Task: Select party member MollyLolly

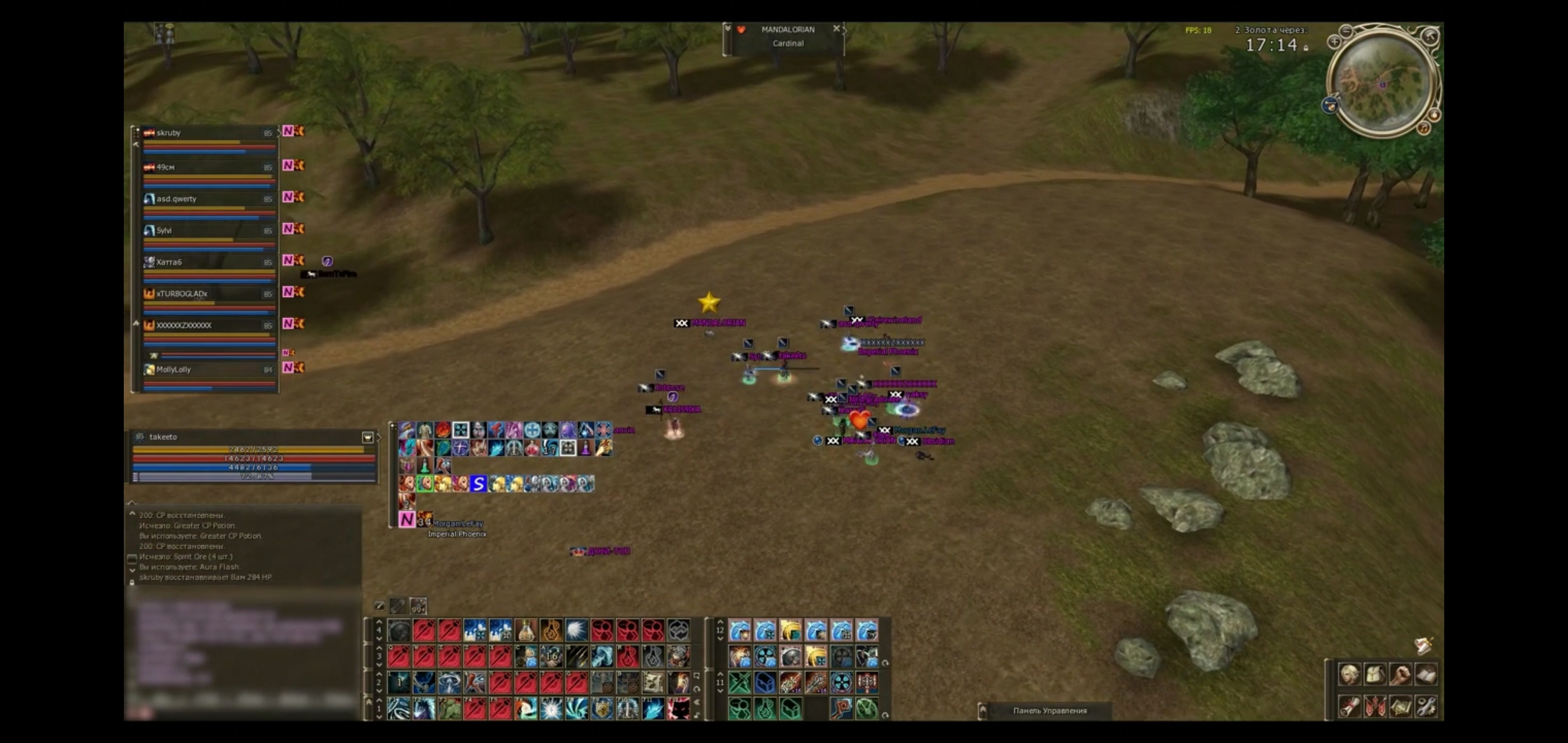Action: pyautogui.click(x=206, y=369)
